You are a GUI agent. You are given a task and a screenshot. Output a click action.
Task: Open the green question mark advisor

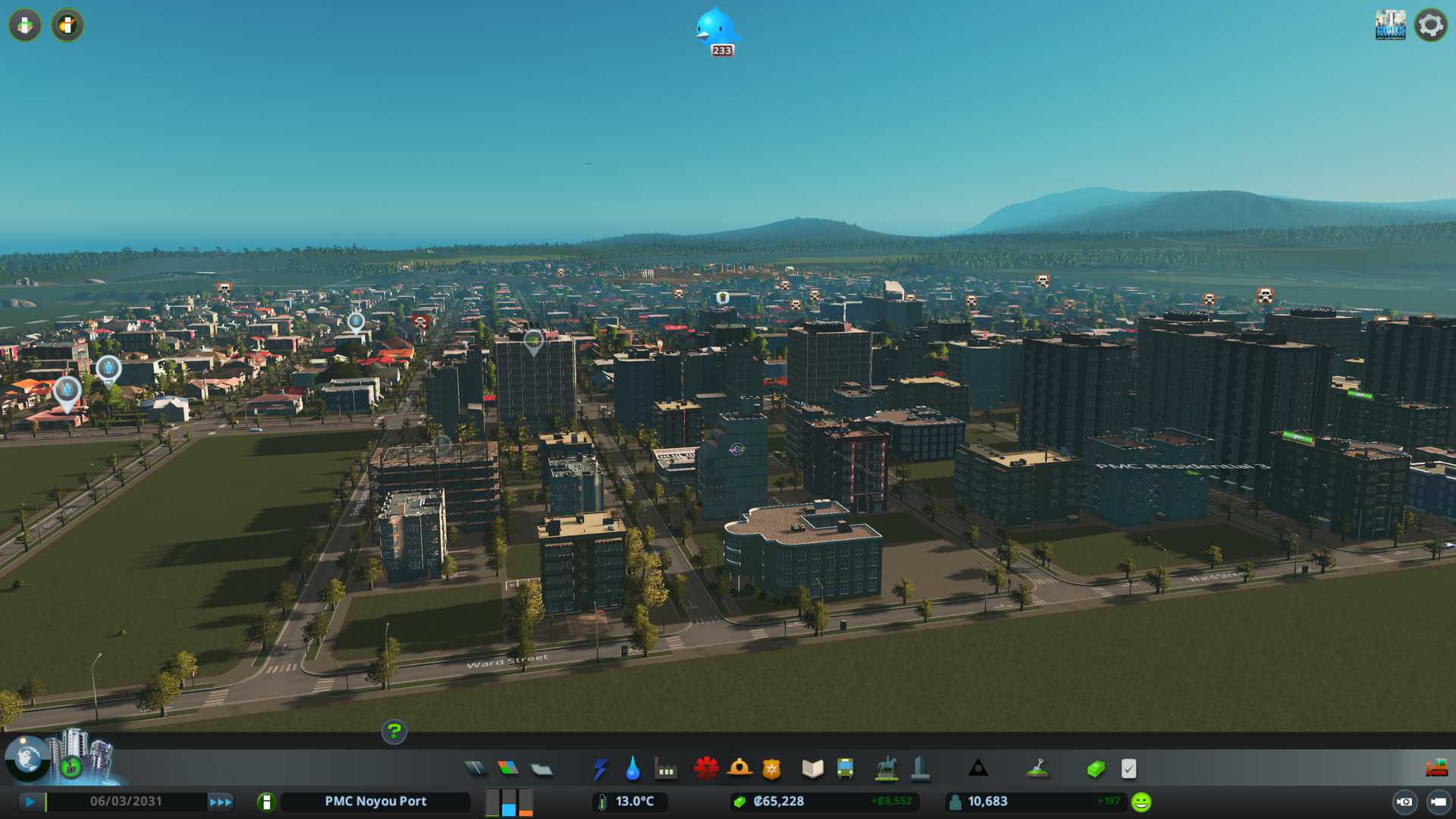[x=394, y=731]
